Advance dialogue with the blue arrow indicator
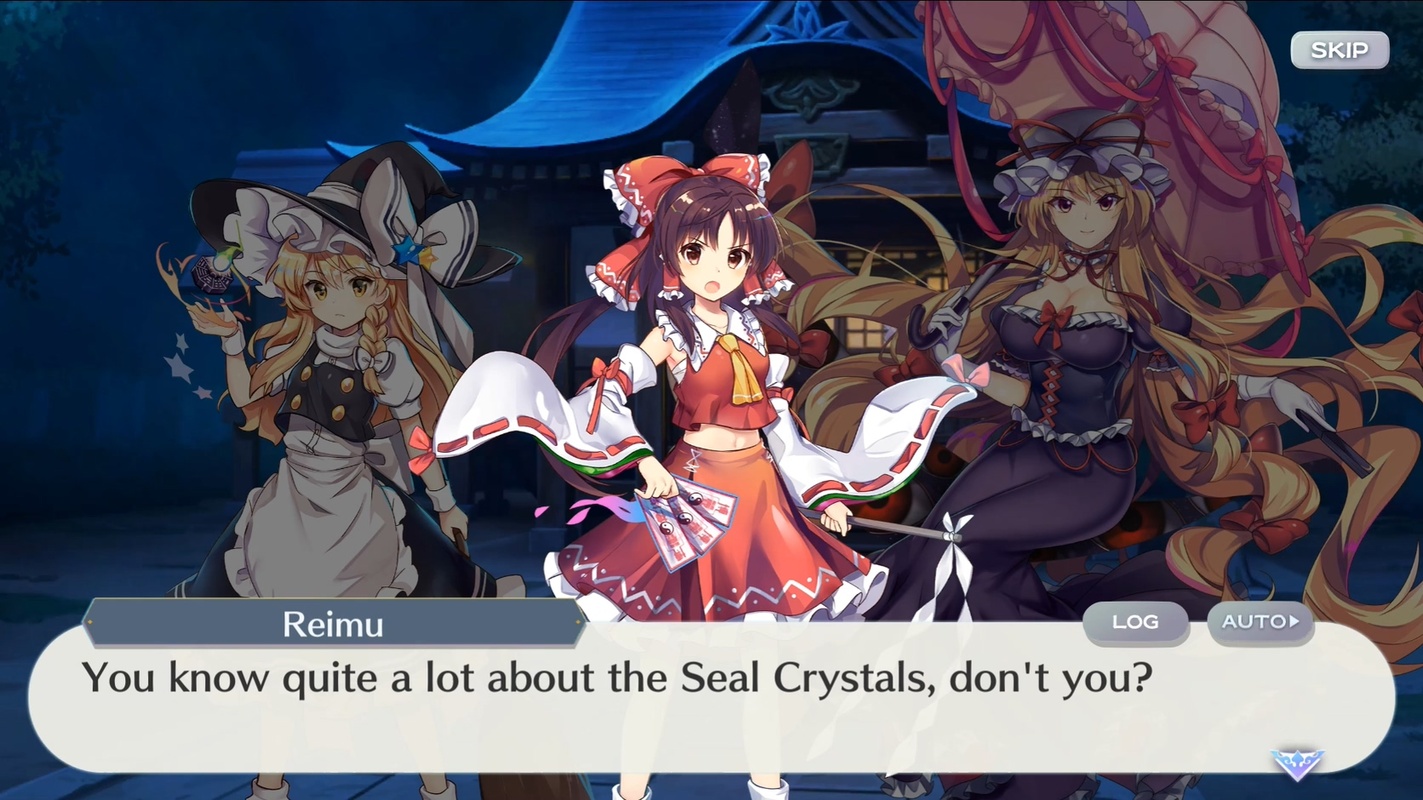Image resolution: width=1423 pixels, height=800 pixels. (1297, 763)
